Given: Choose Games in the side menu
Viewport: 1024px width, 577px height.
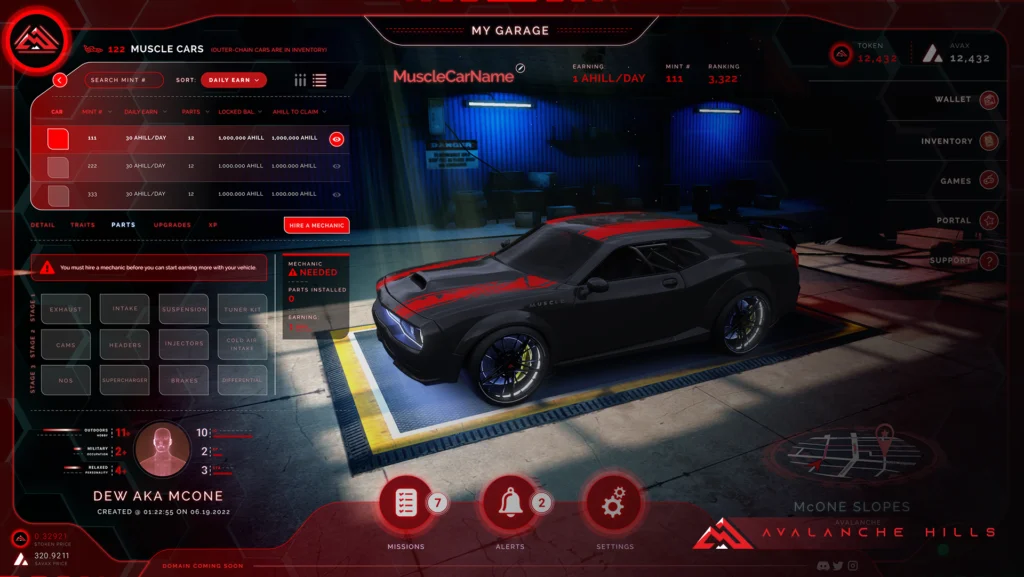Looking at the screenshot, I should [x=989, y=181].
